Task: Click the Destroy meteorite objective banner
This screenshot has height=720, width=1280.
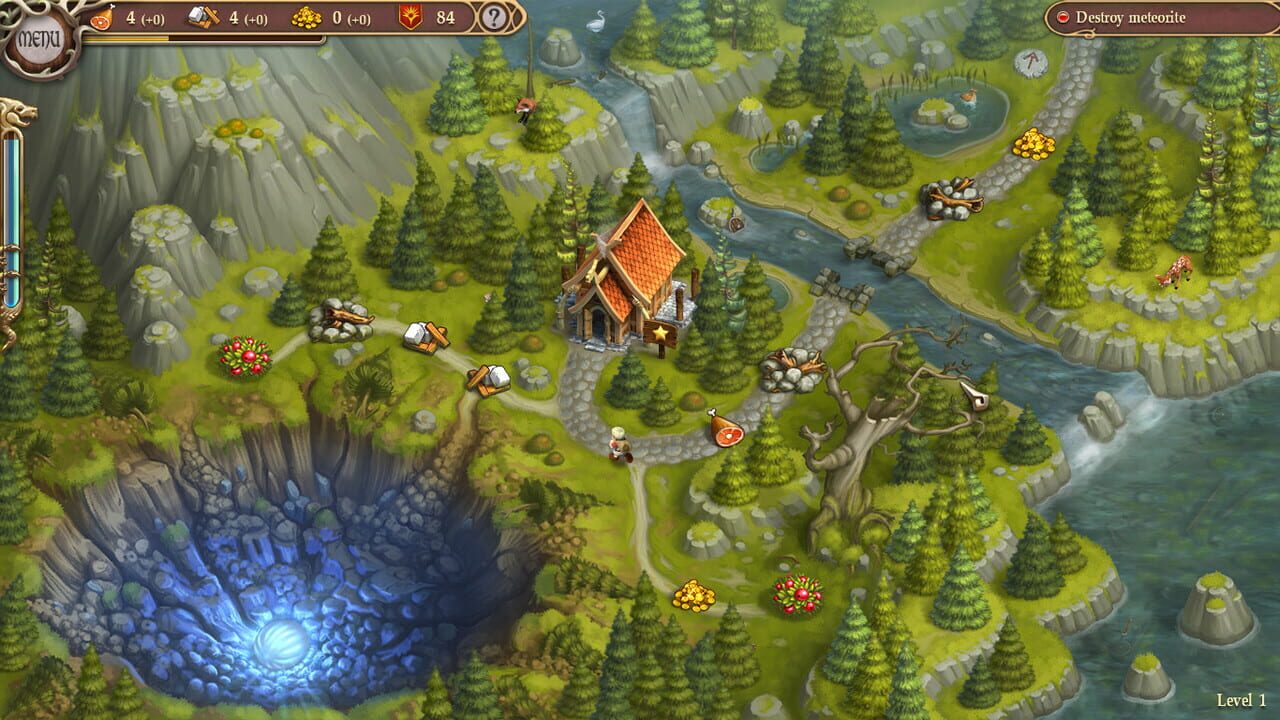Action: 1140,15
